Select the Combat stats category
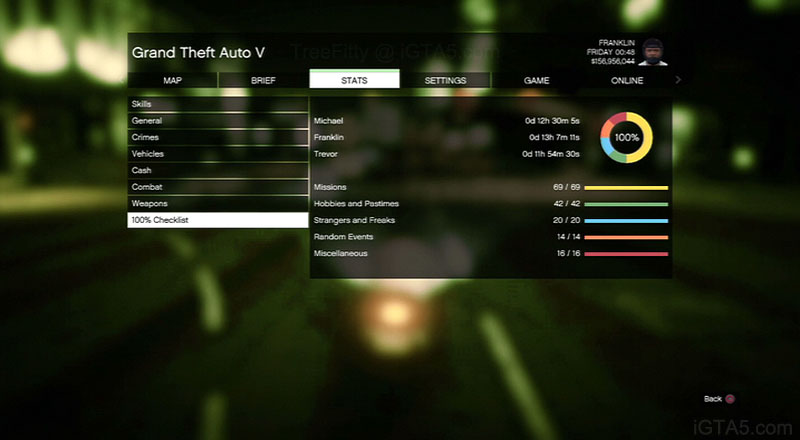Image resolution: width=800 pixels, height=440 pixels. click(x=217, y=187)
